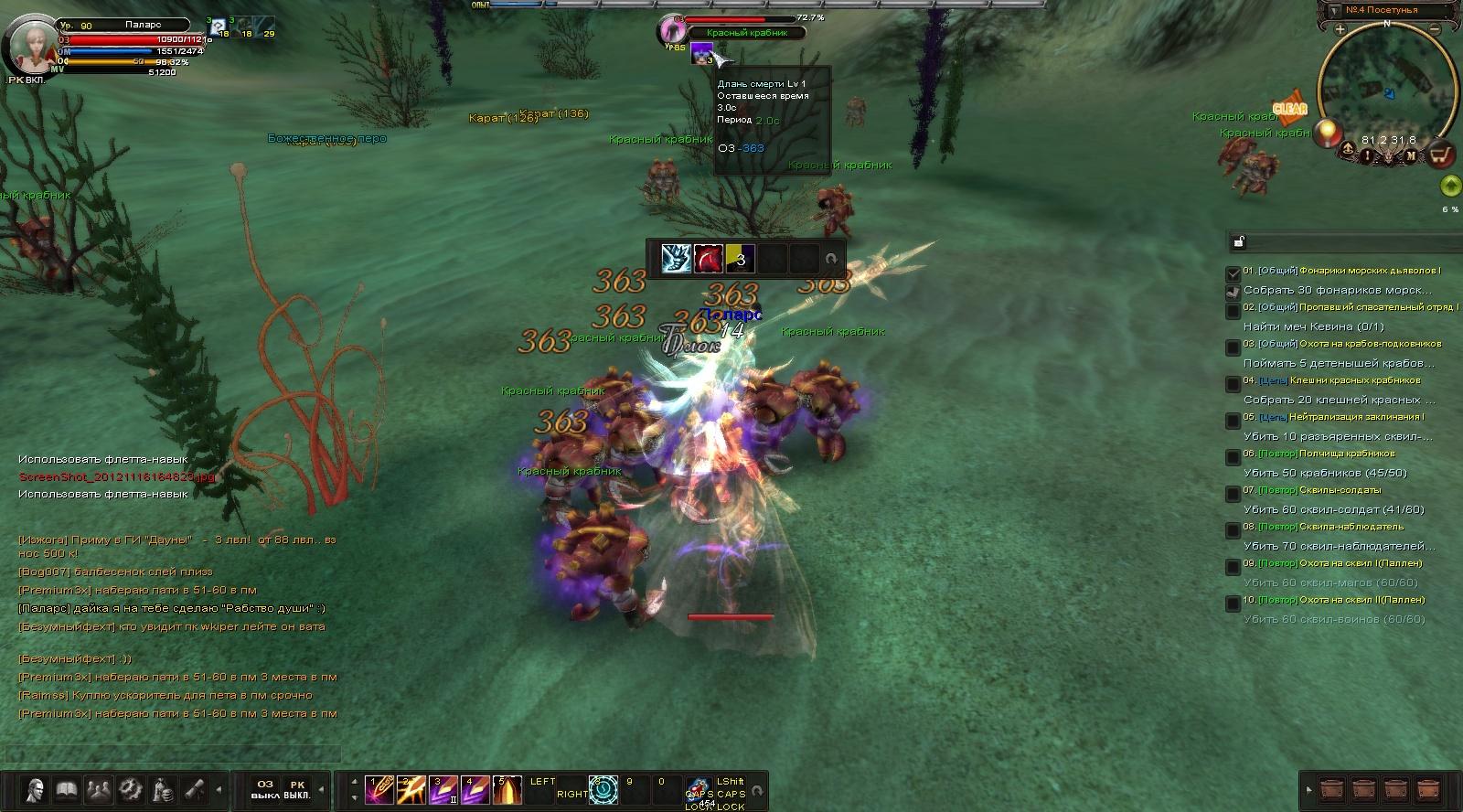Open the group menu with three figures
This screenshot has width=1463, height=812.
point(98,788)
